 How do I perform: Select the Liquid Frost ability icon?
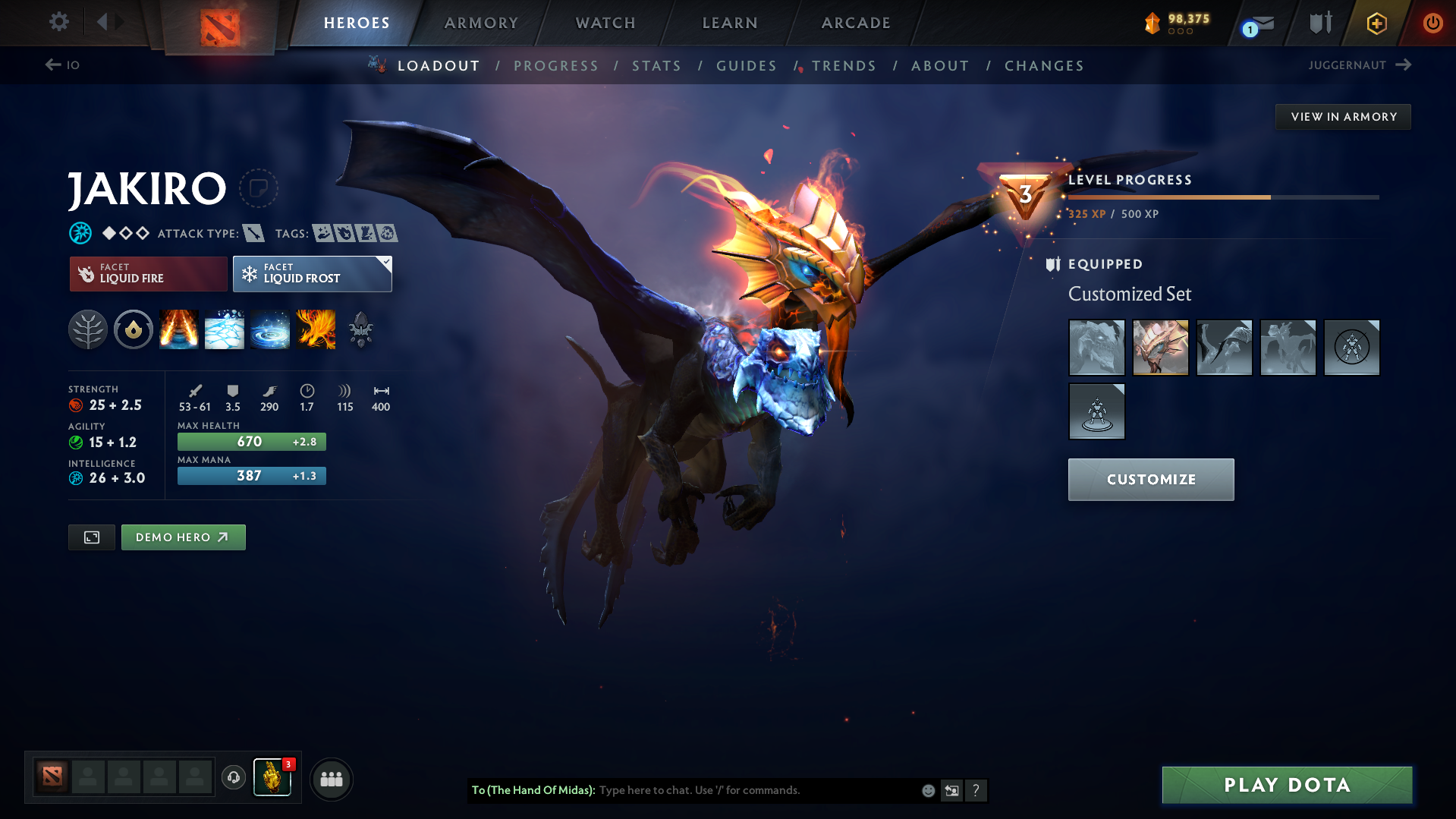[270, 329]
